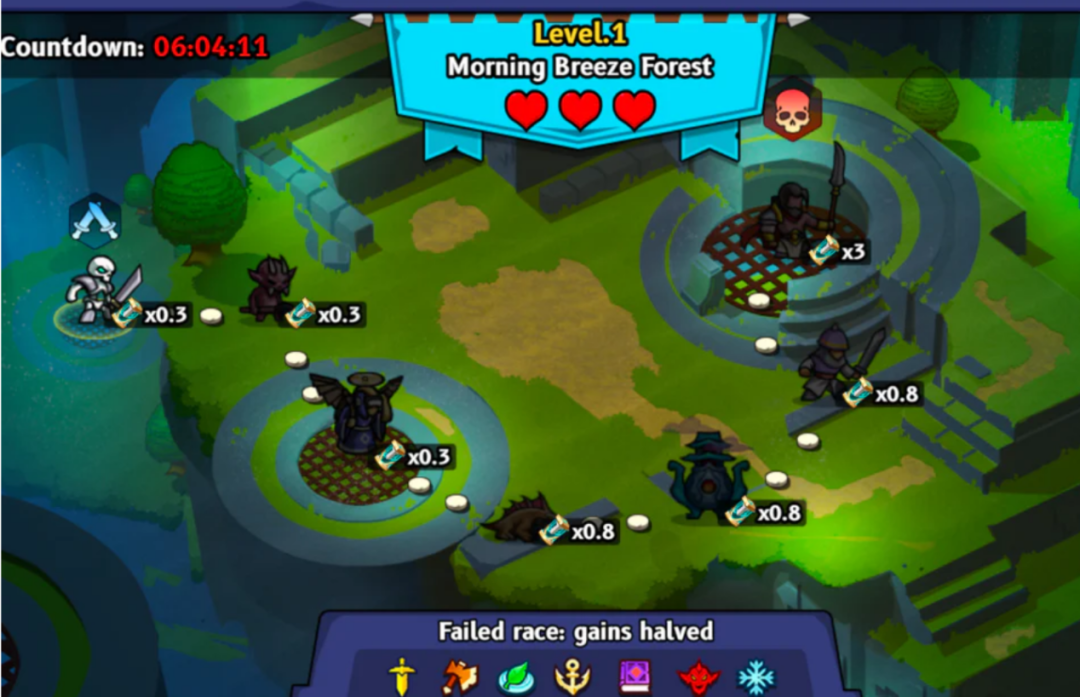
Task: Challenge the white skeleton knight stage
Action: click(x=100, y=290)
